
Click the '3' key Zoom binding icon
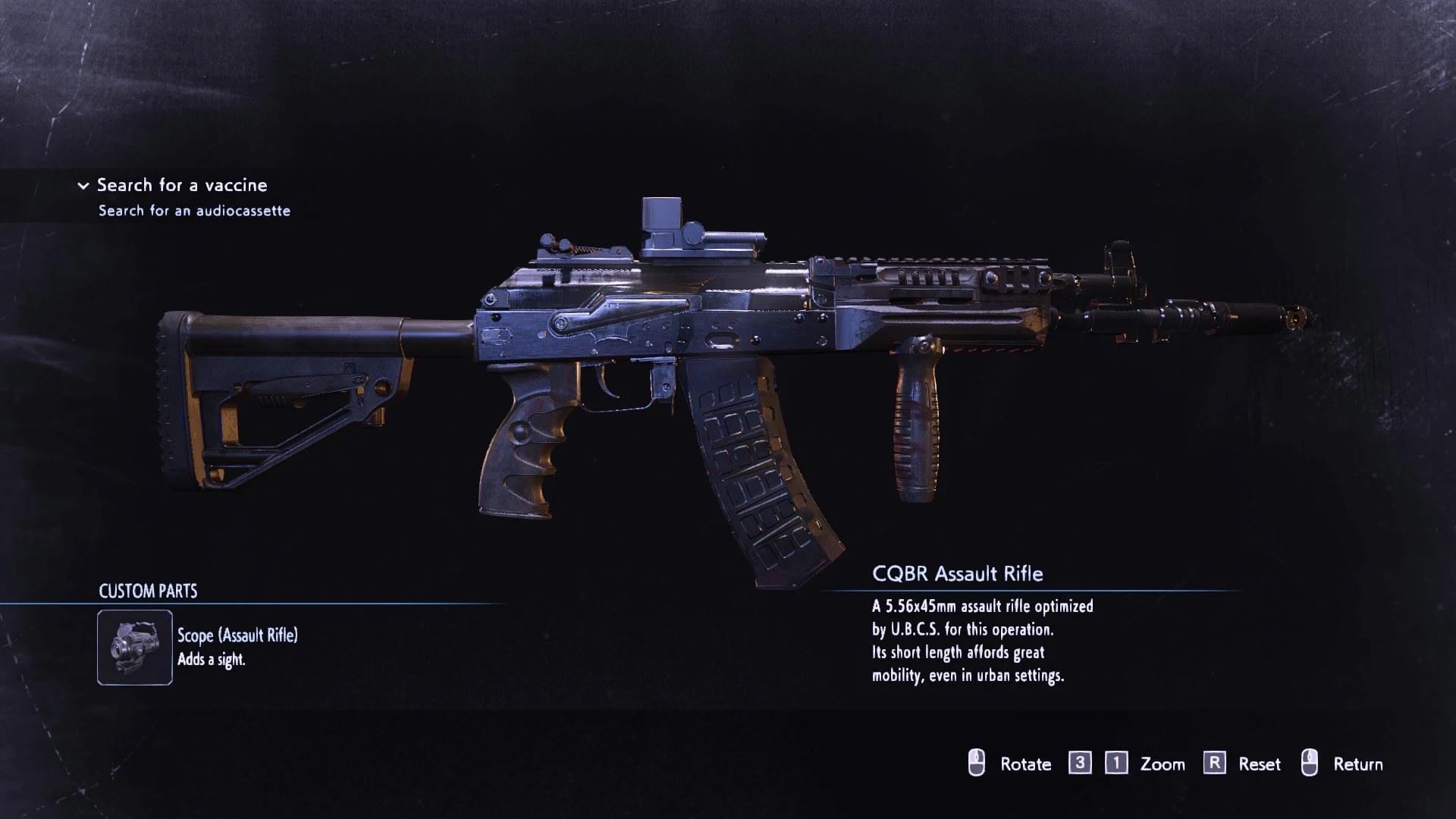coord(1081,764)
